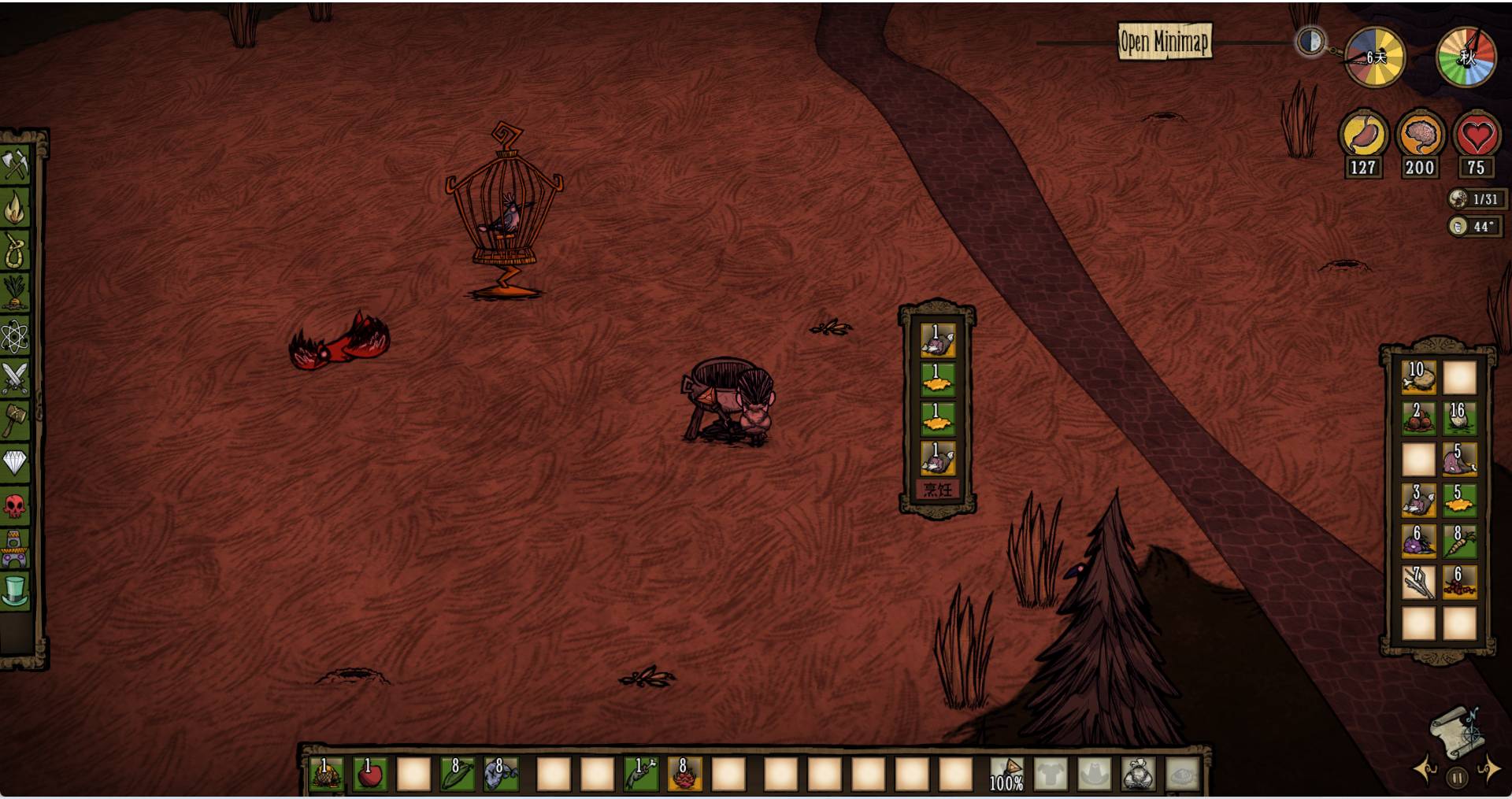Image resolution: width=1512 pixels, height=799 pixels.
Task: Open the Fire crafting tab
Action: pos(16,208)
